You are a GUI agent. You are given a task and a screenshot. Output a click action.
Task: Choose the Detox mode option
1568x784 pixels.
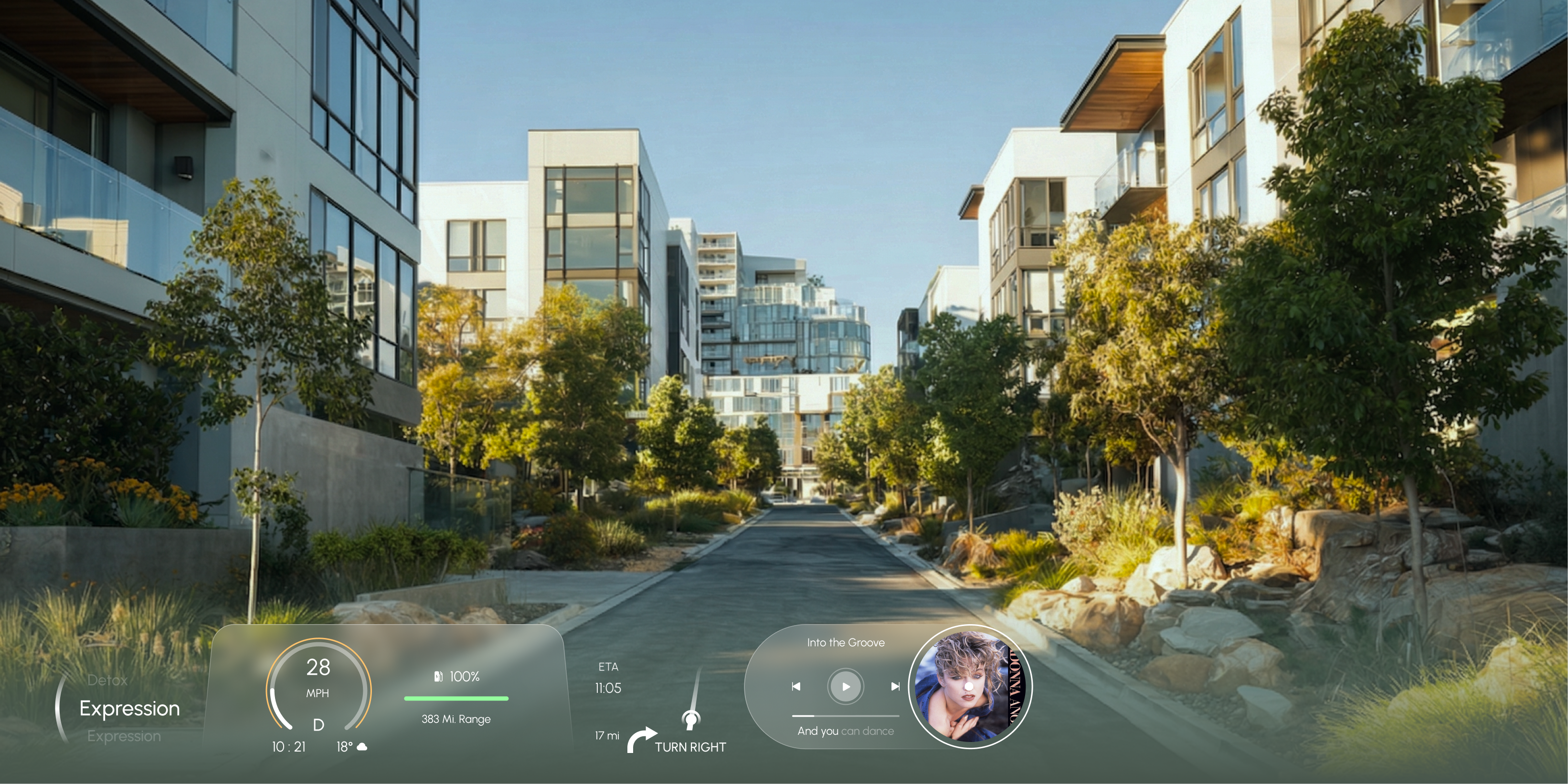pyautogui.click(x=108, y=680)
